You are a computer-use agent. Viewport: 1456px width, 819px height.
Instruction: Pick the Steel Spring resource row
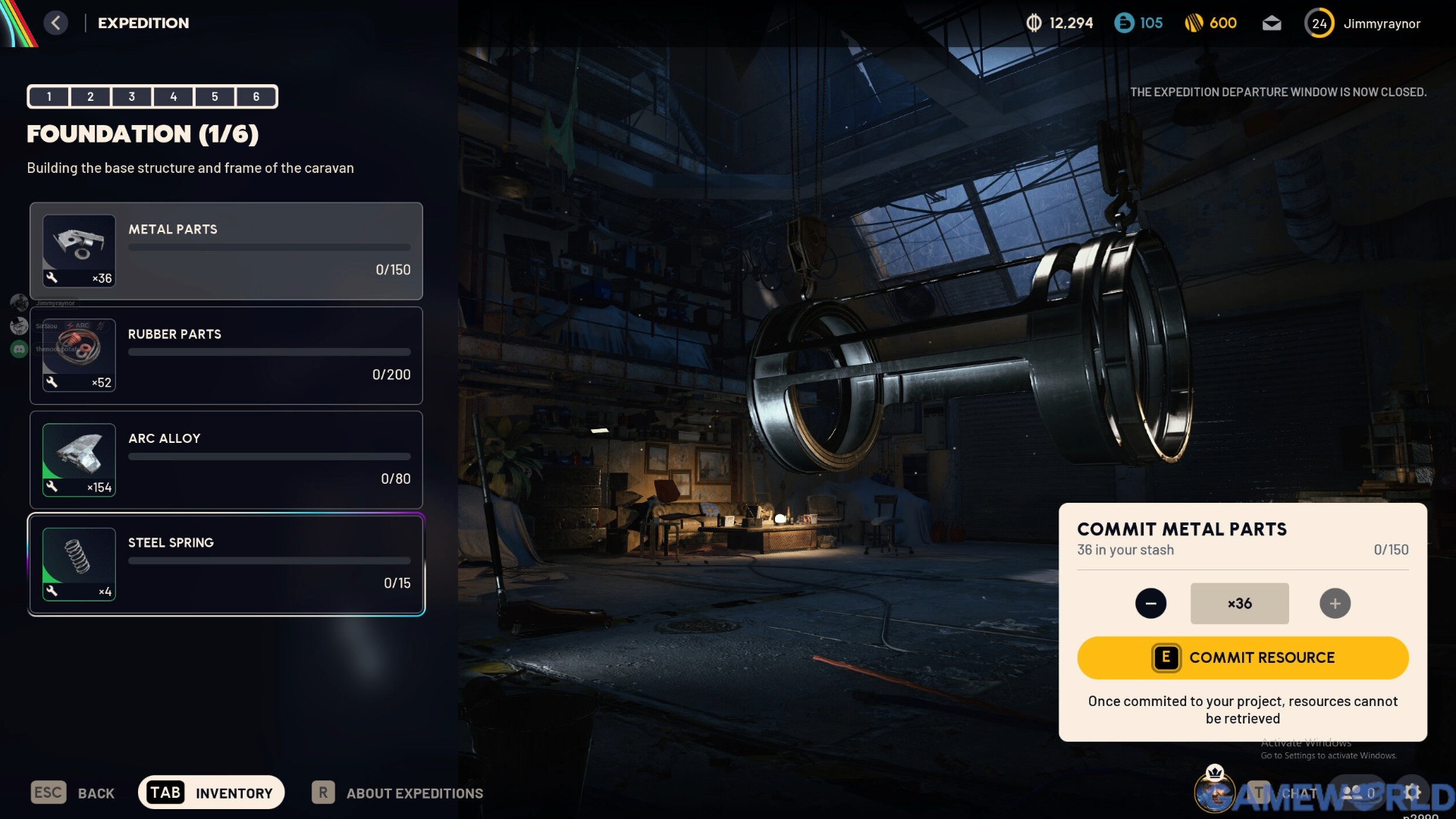click(226, 564)
